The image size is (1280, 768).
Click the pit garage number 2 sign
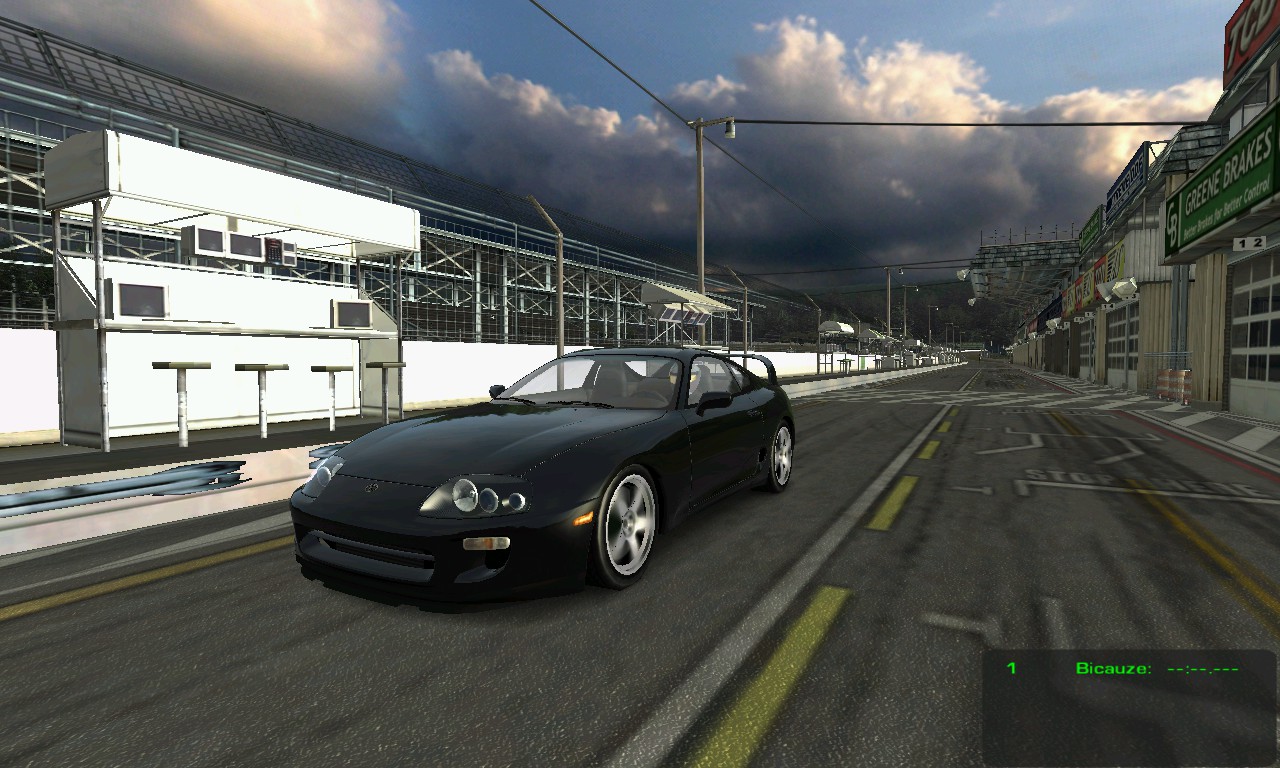[x=1257, y=241]
